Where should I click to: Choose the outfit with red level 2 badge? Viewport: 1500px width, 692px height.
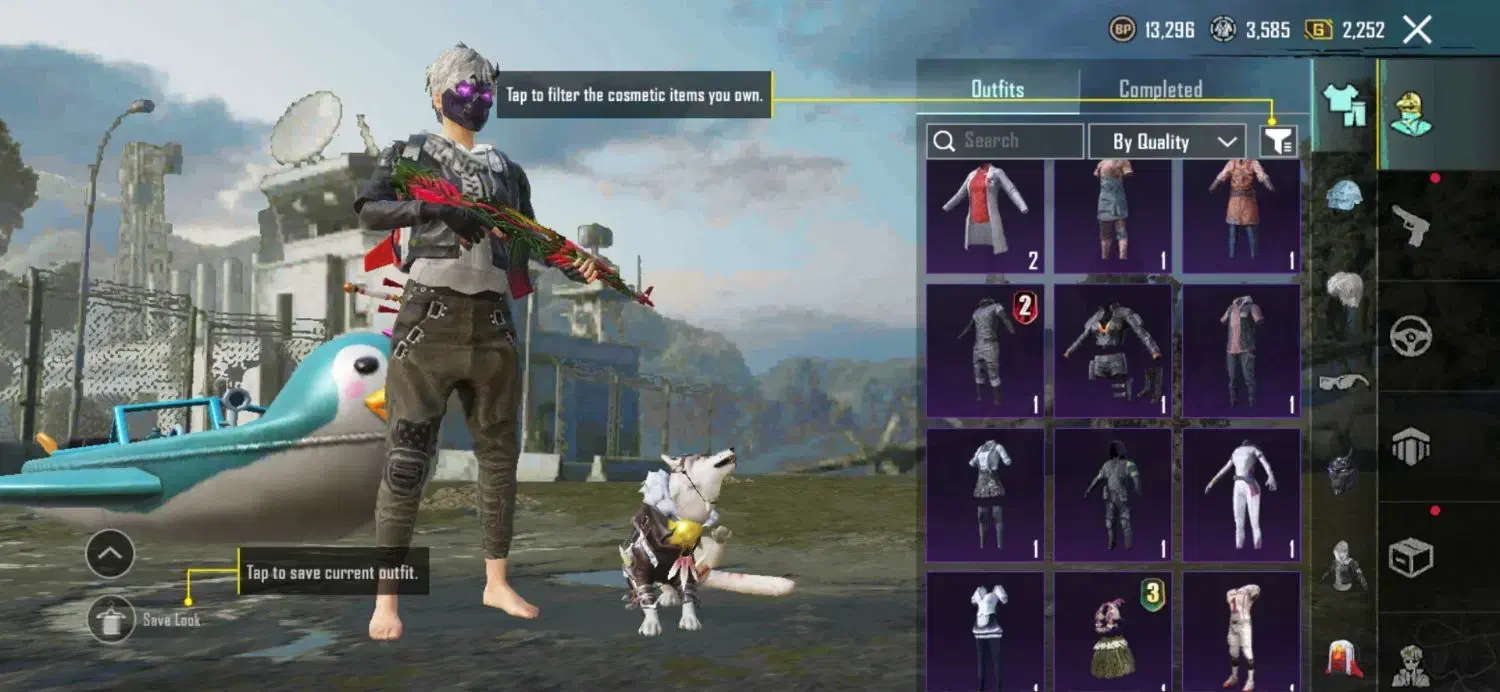coord(985,350)
